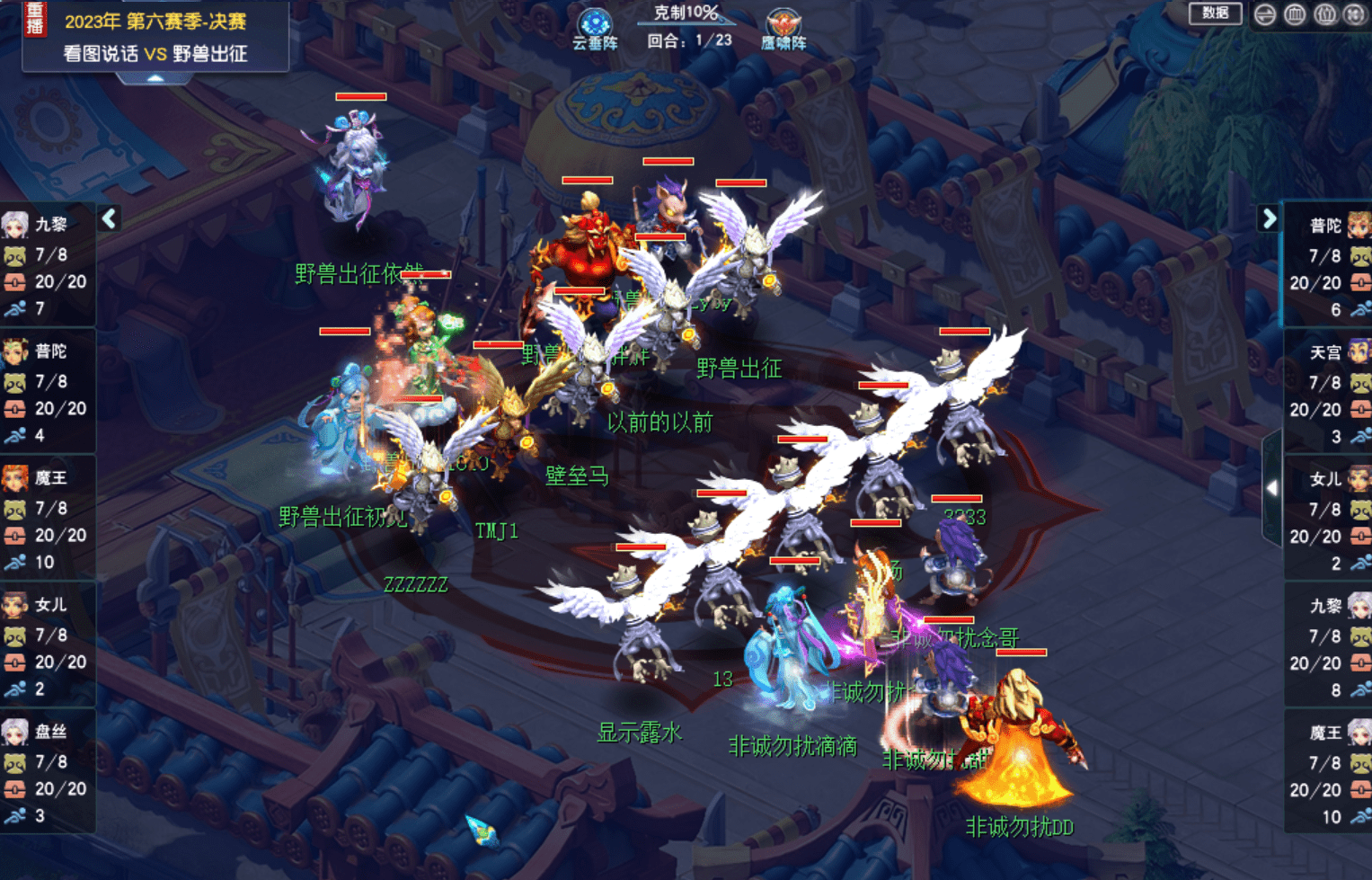Collapse the team panel starting with 普陀

(x=1269, y=218)
